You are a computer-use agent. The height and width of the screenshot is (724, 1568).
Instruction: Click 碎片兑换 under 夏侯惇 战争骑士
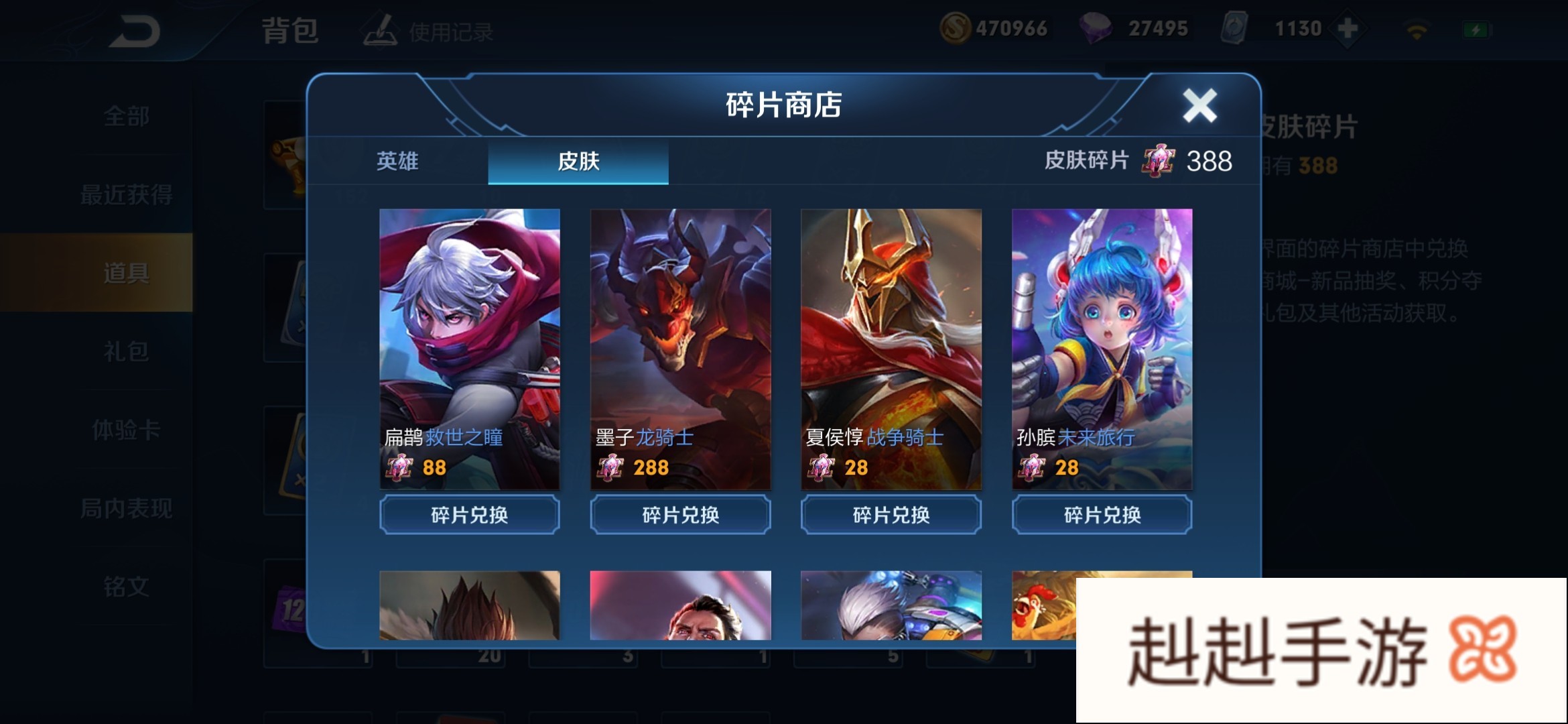click(891, 515)
